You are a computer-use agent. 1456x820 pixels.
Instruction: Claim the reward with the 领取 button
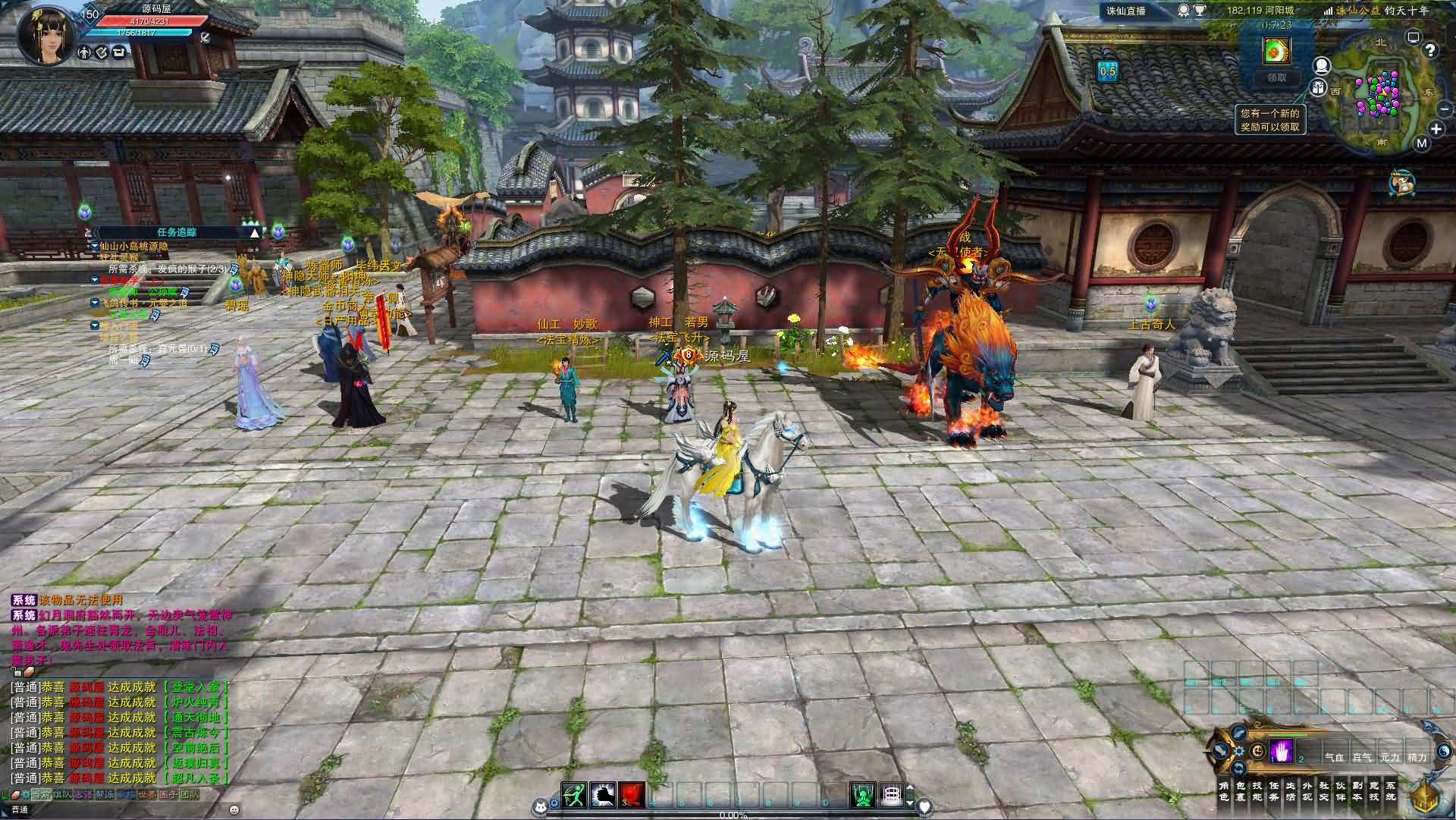tap(1277, 77)
